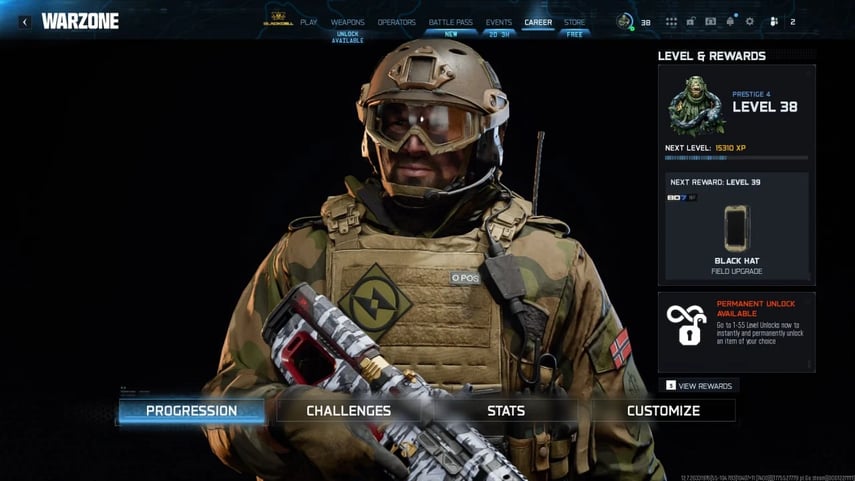
Task: Show notifications via the bell icon
Action: tap(730, 21)
